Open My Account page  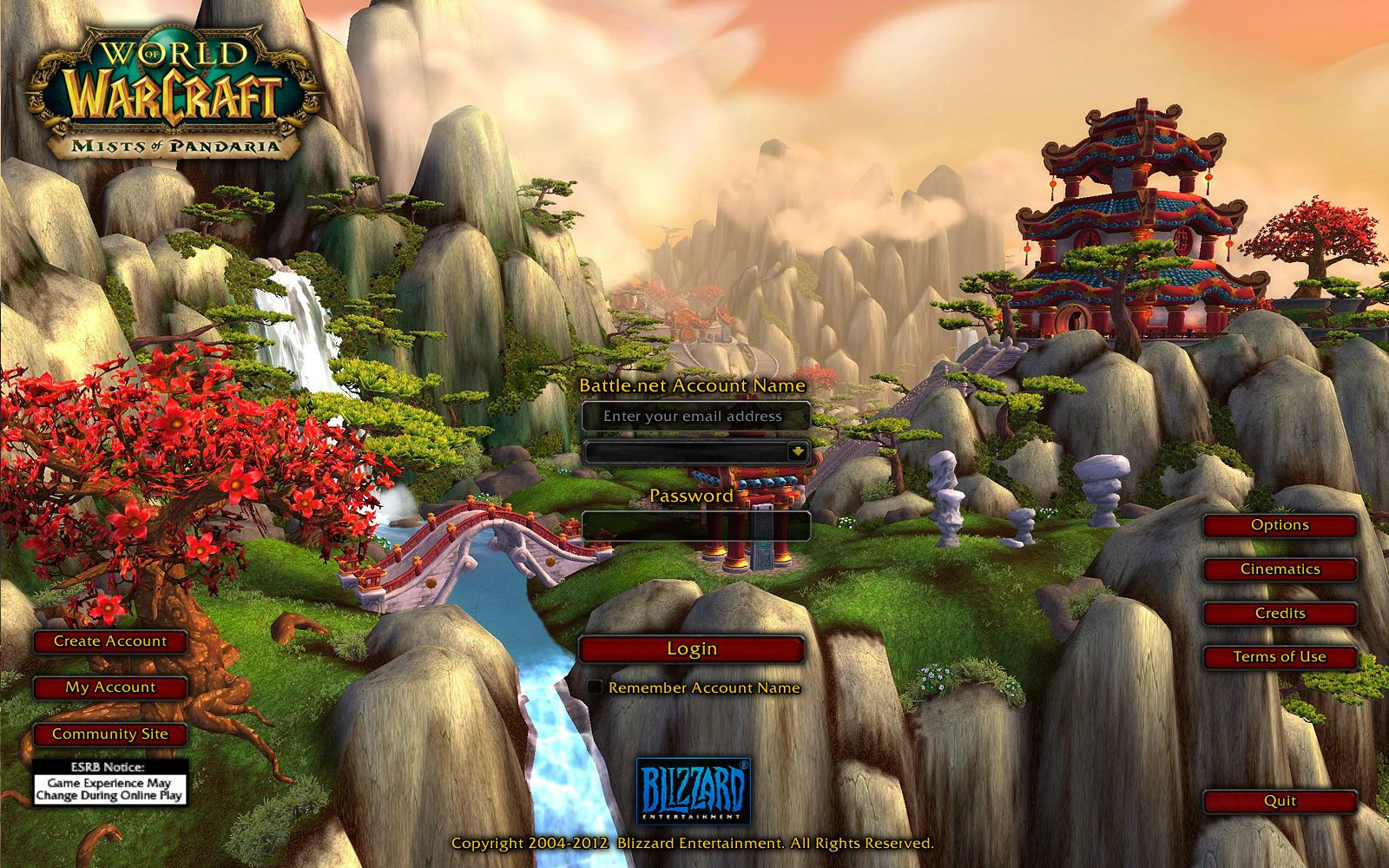tap(110, 687)
